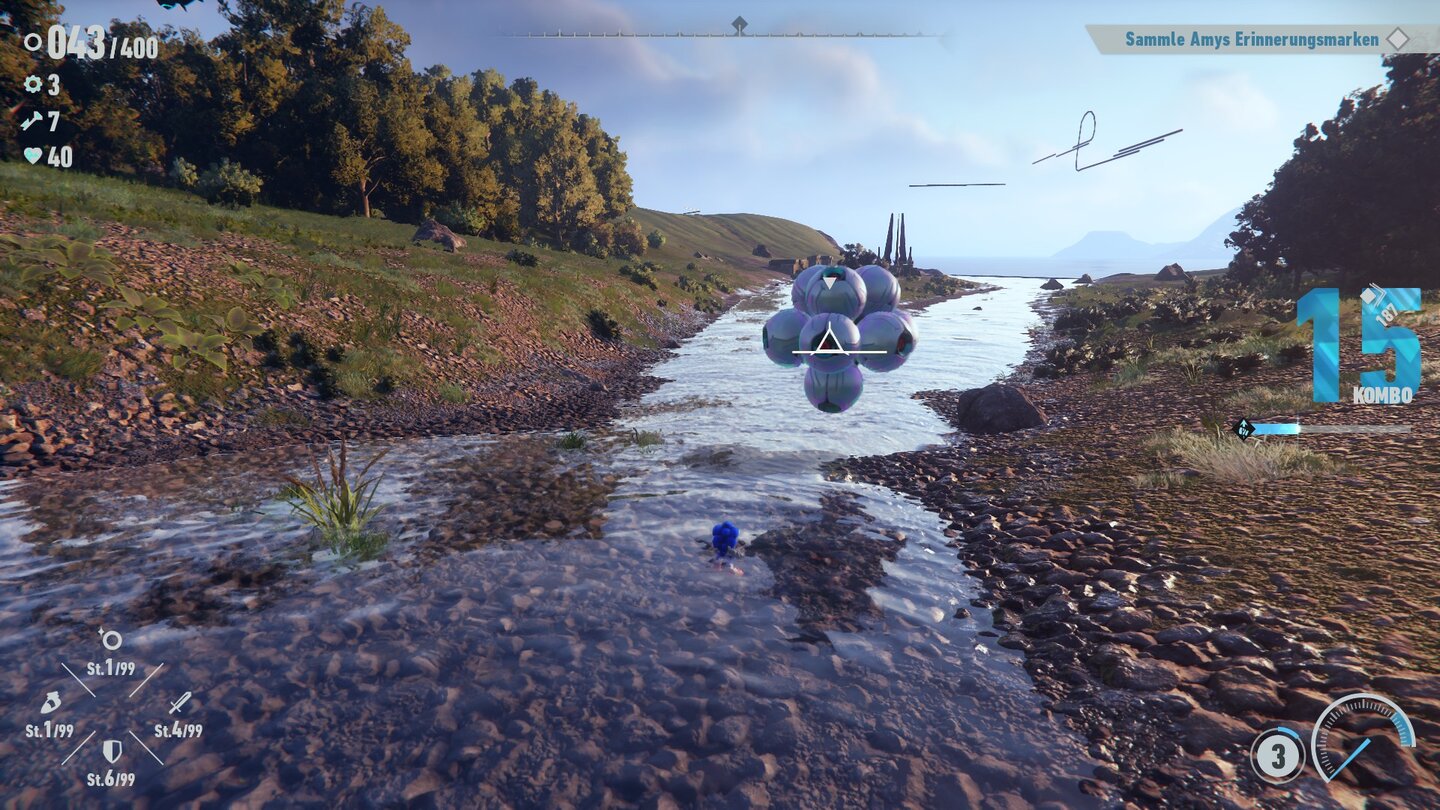Click the position marker on the top progress track
Image resolution: width=1440 pixels, height=810 pixels.
coord(740,26)
